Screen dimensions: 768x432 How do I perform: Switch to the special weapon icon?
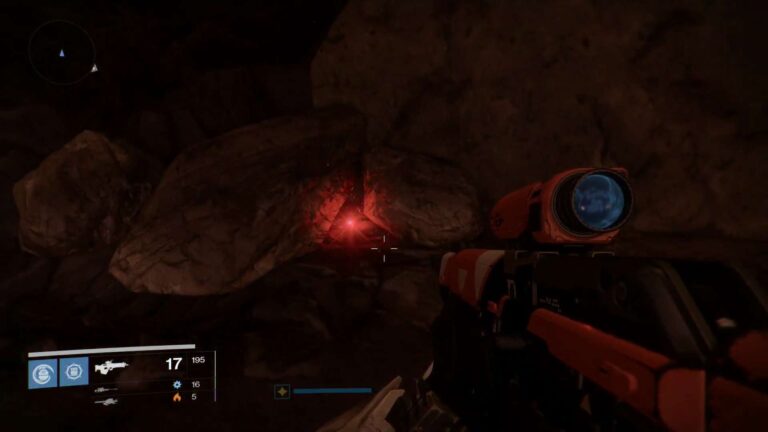(x=105, y=386)
